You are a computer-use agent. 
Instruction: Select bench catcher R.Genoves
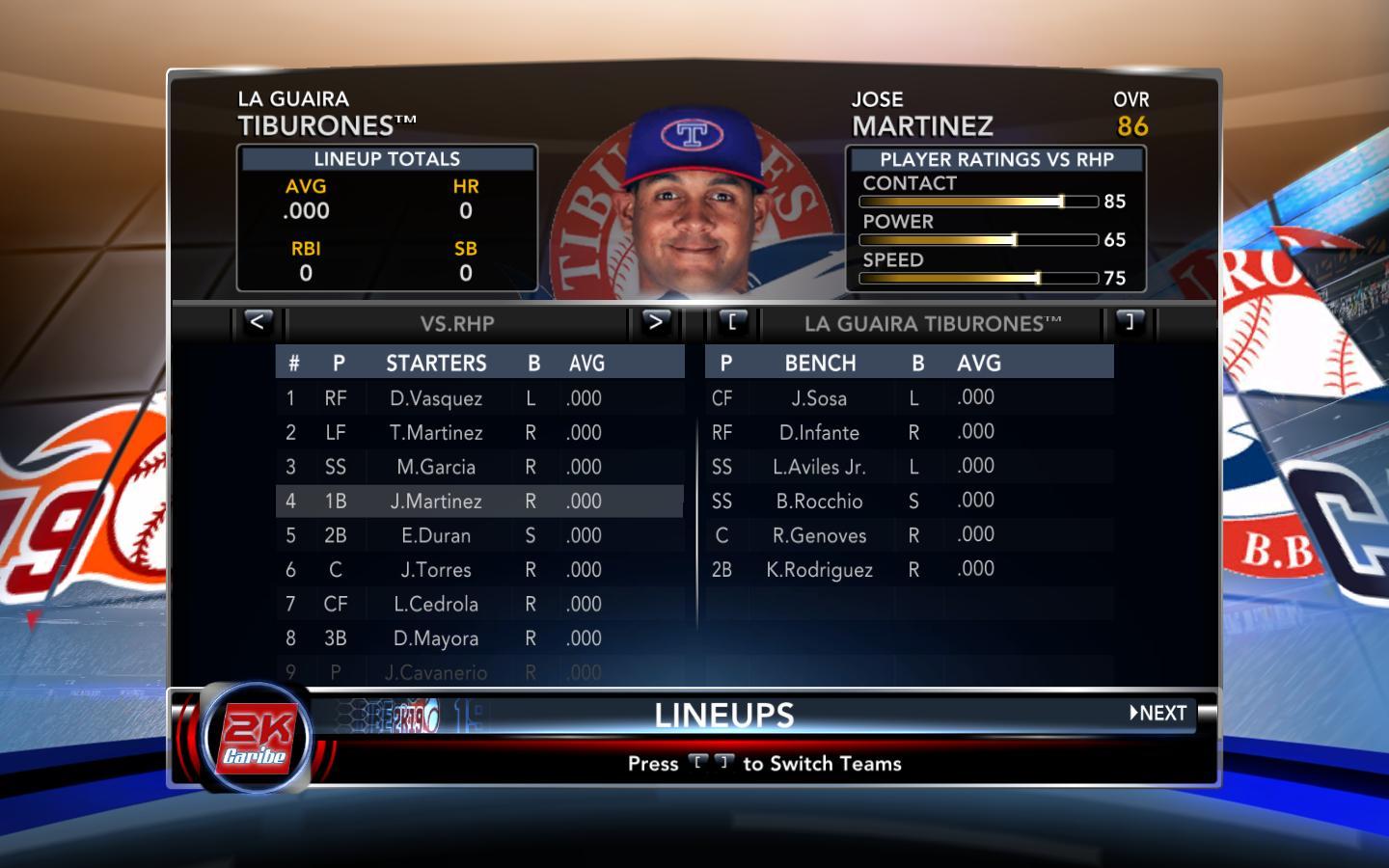pos(819,535)
